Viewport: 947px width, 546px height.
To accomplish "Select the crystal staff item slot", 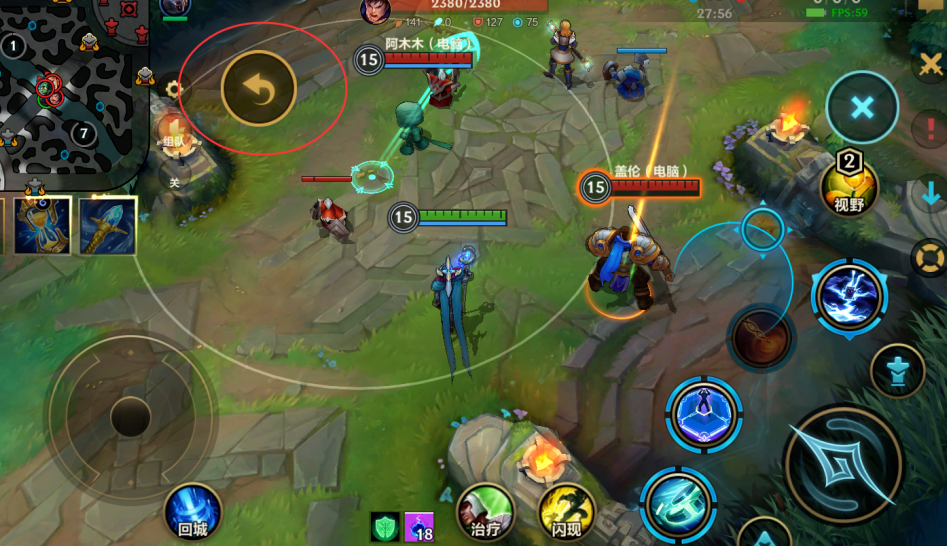I will [x=108, y=224].
